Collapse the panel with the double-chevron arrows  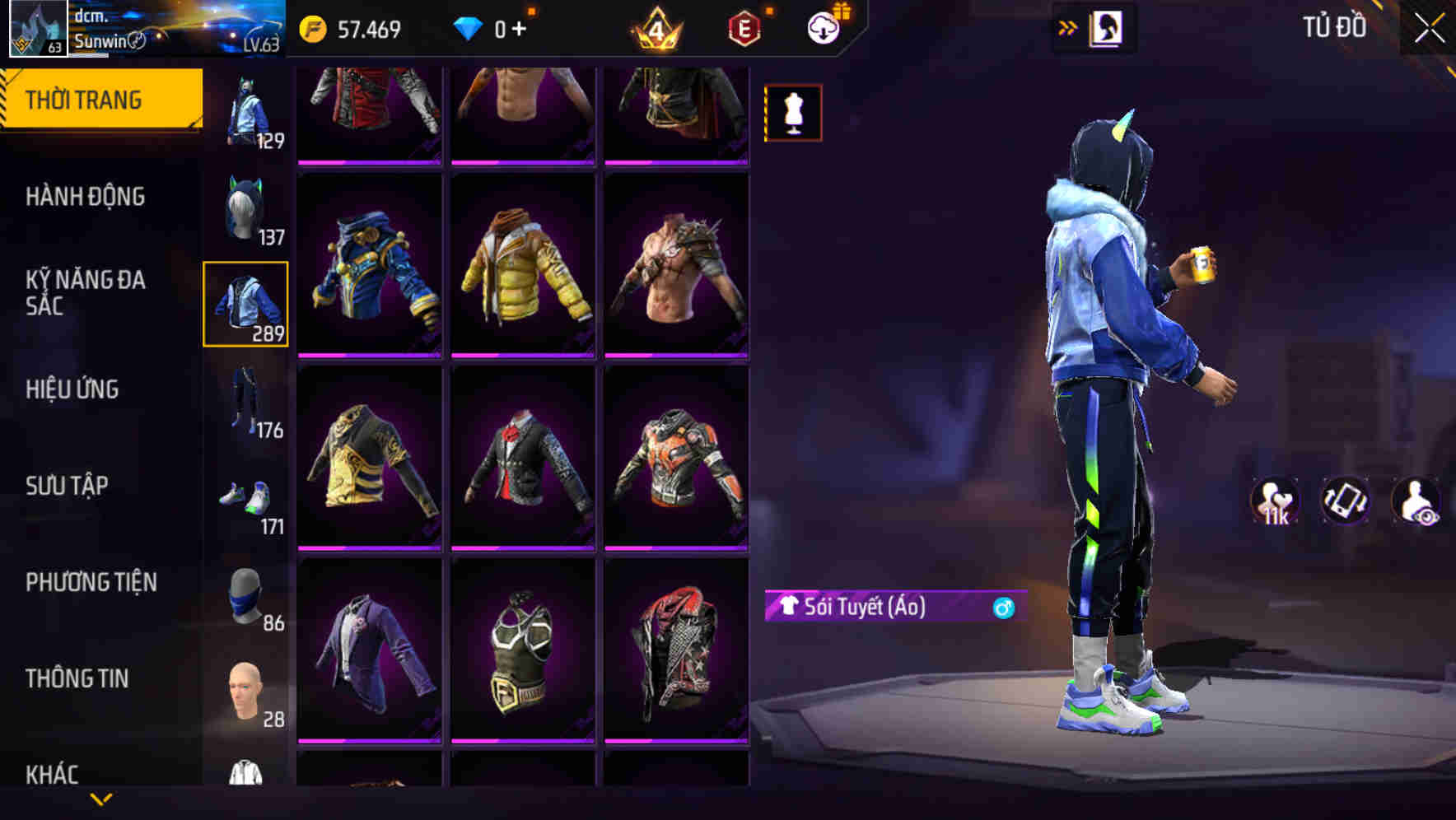click(1067, 27)
